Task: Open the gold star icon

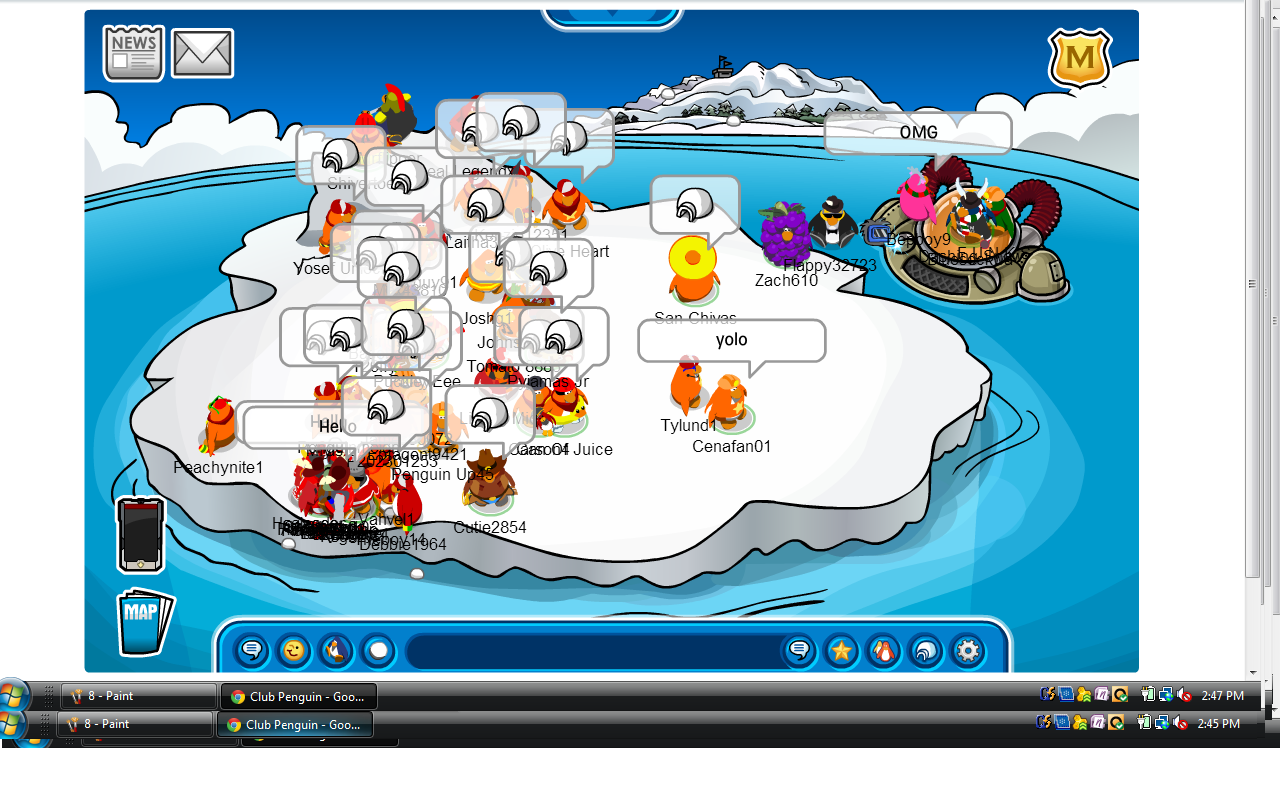Action: tap(841, 651)
